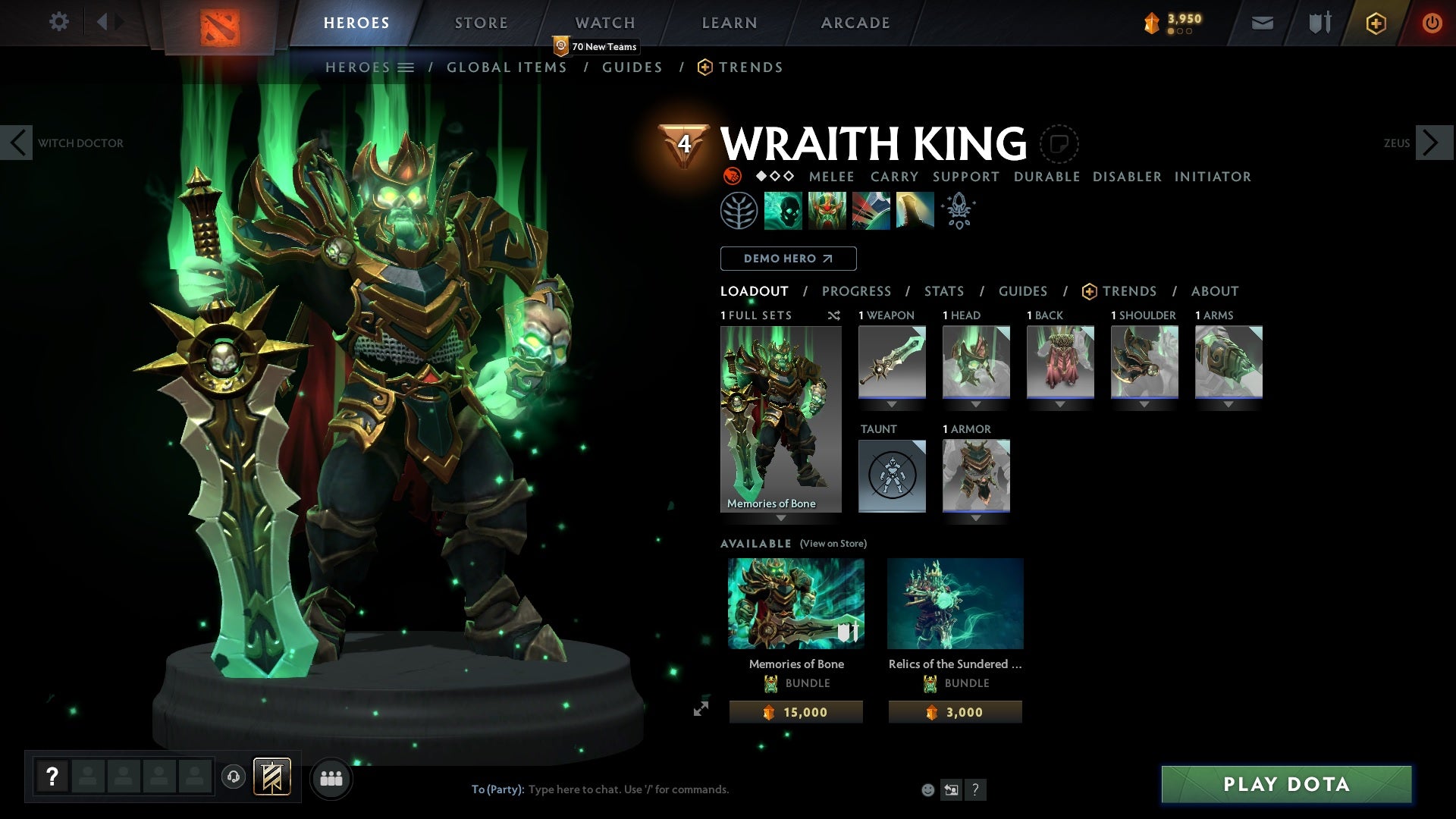Open the STORE menu item
Viewport: 1456px width, 819px height.
[481, 22]
